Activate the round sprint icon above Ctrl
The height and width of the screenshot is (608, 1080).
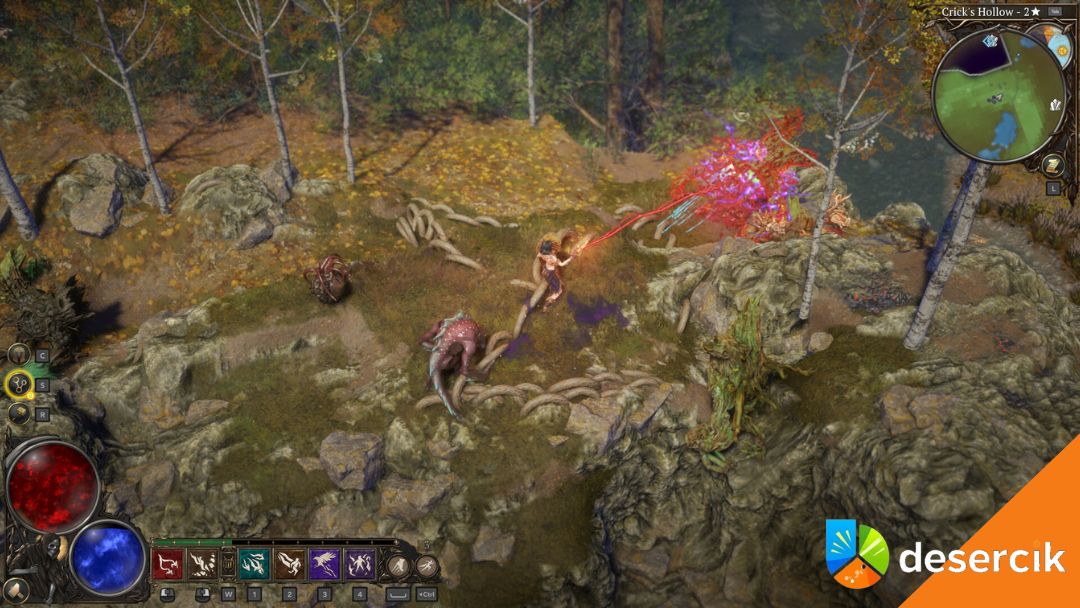coord(427,567)
